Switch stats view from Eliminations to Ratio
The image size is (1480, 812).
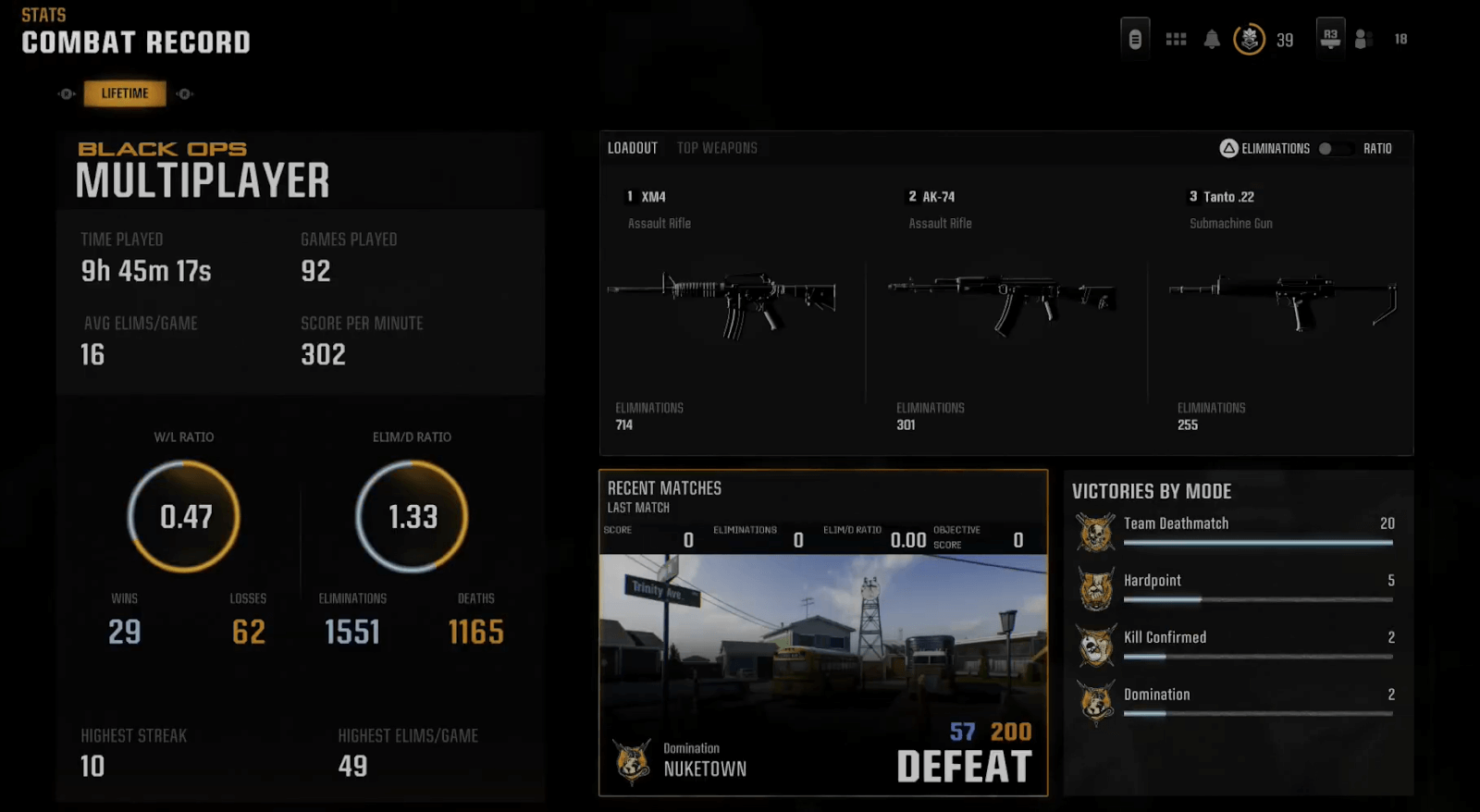[x=1335, y=148]
